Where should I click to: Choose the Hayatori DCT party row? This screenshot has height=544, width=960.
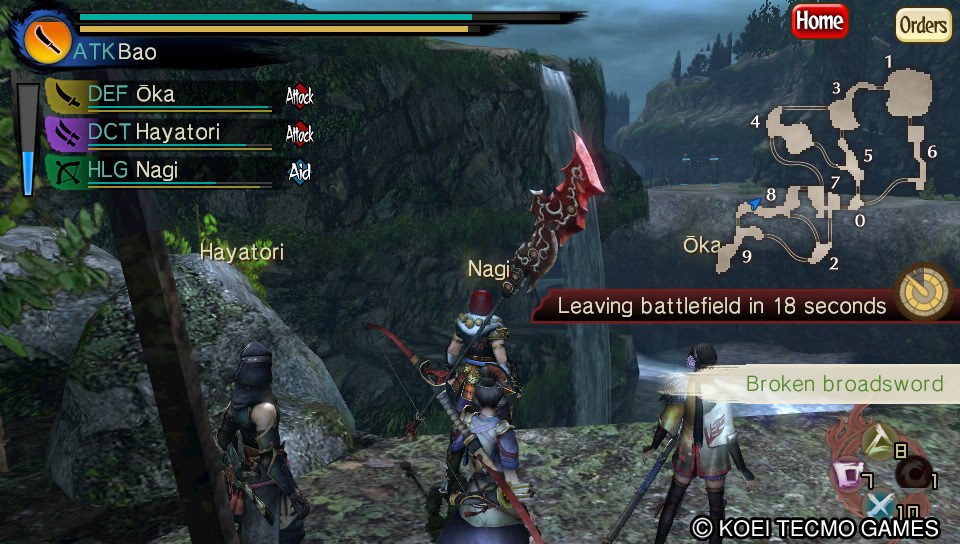(160, 133)
